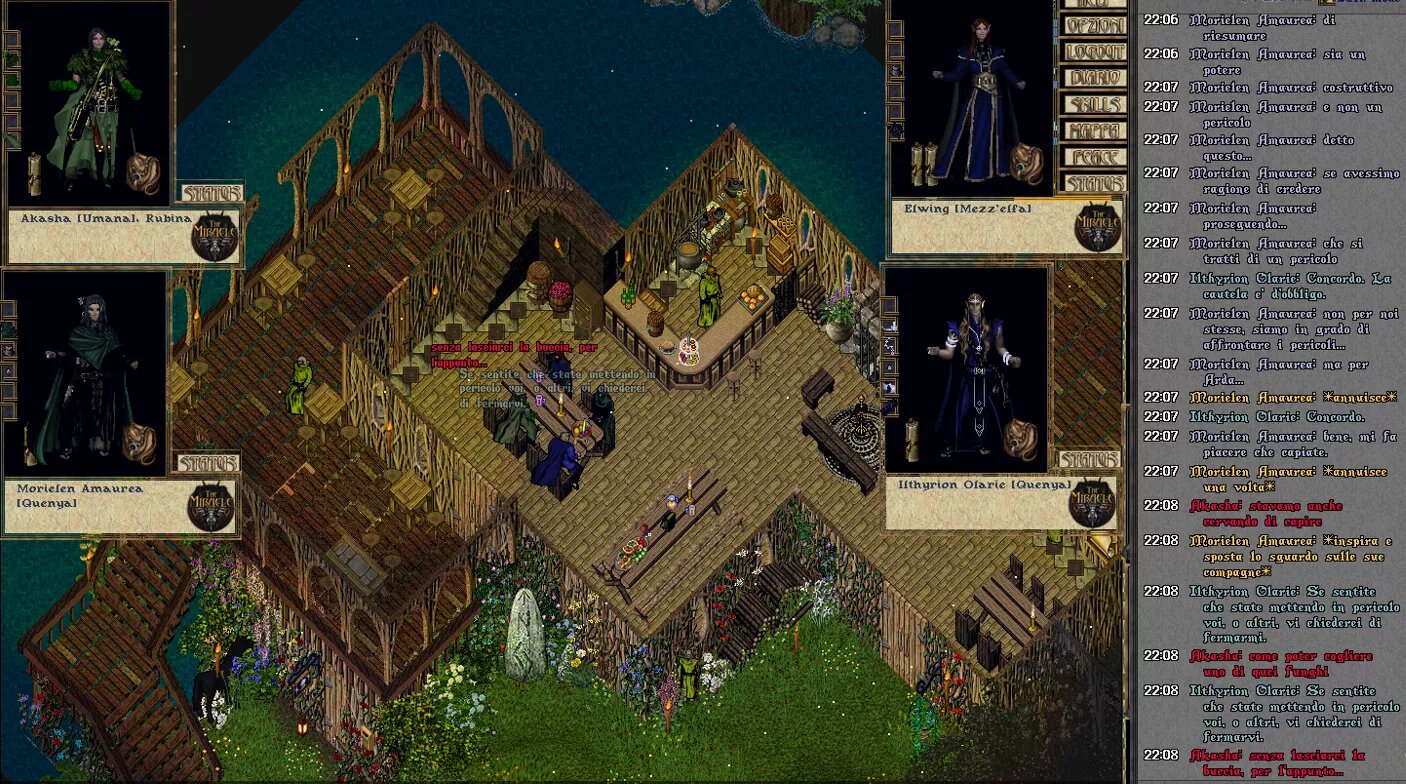The height and width of the screenshot is (784, 1406).
Task: Open Status on Morielen Amaurea's paperdoll
Action: (x=208, y=462)
